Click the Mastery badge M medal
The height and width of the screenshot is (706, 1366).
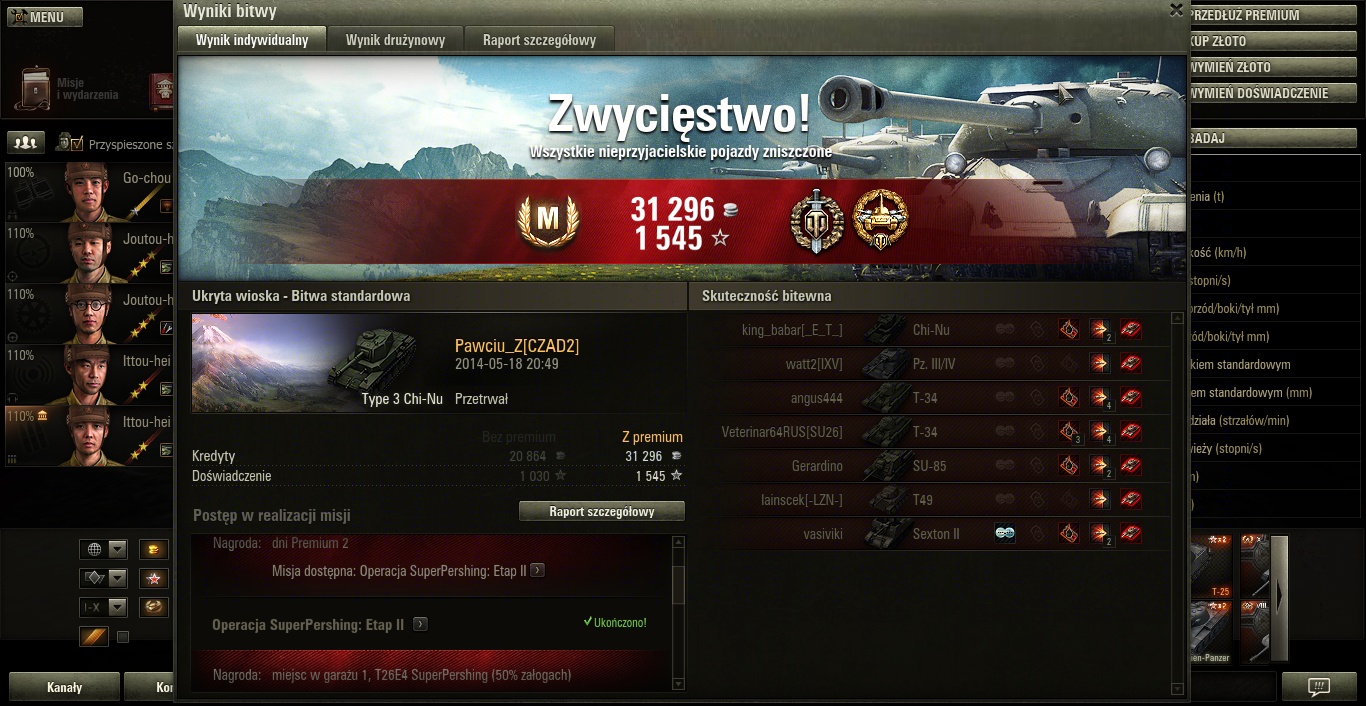(548, 221)
